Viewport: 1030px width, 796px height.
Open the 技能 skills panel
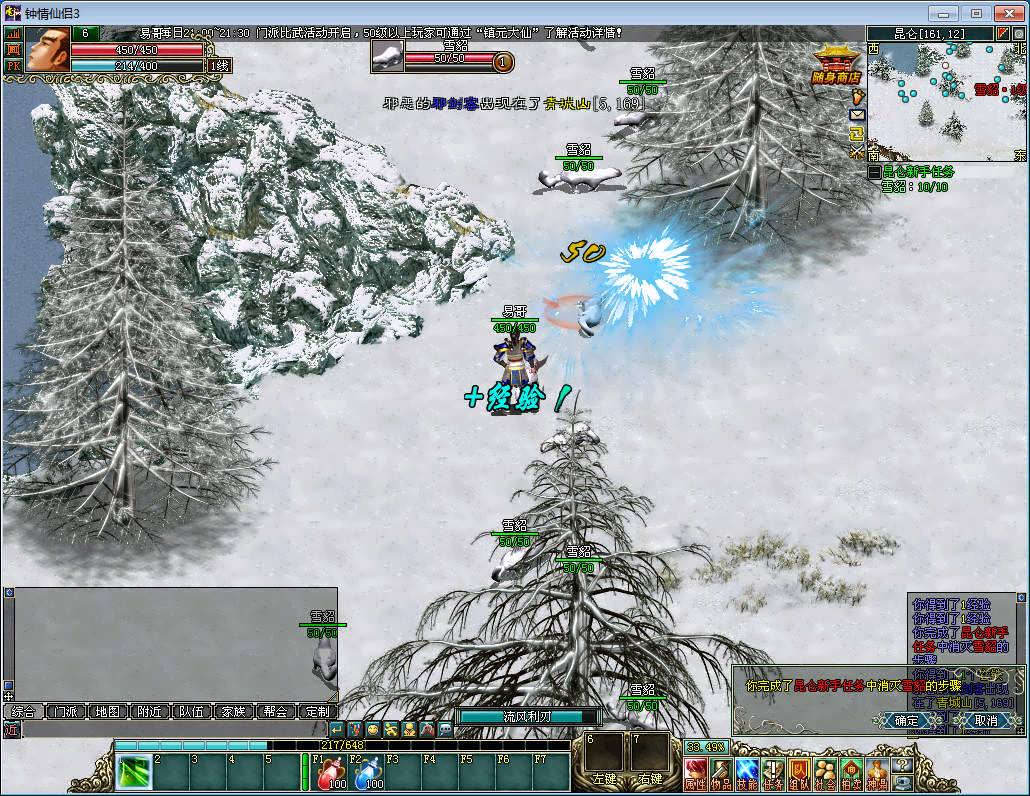[747, 773]
